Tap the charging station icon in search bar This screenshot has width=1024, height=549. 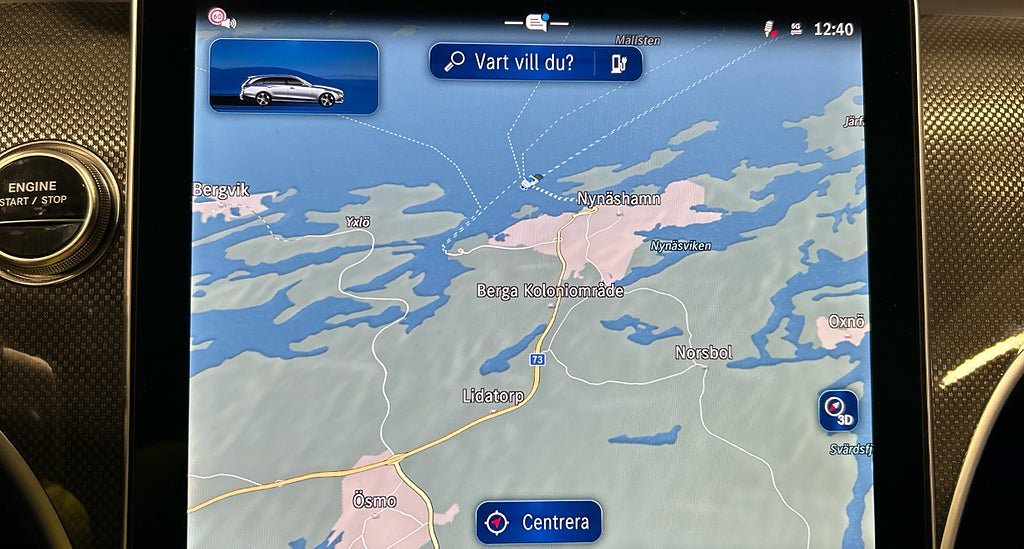coord(618,63)
